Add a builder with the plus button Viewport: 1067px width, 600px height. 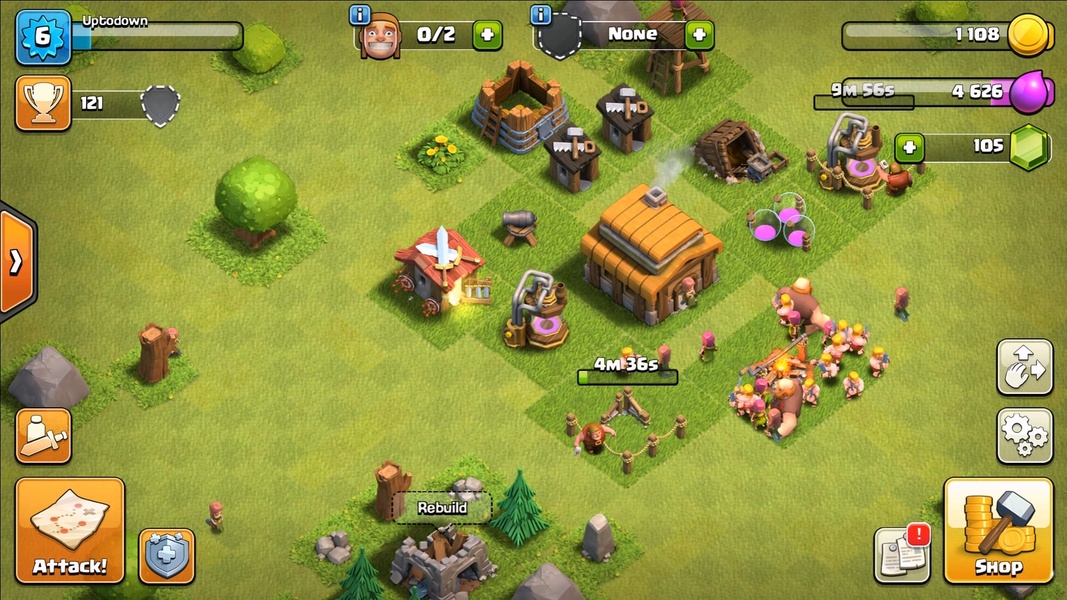(x=487, y=35)
